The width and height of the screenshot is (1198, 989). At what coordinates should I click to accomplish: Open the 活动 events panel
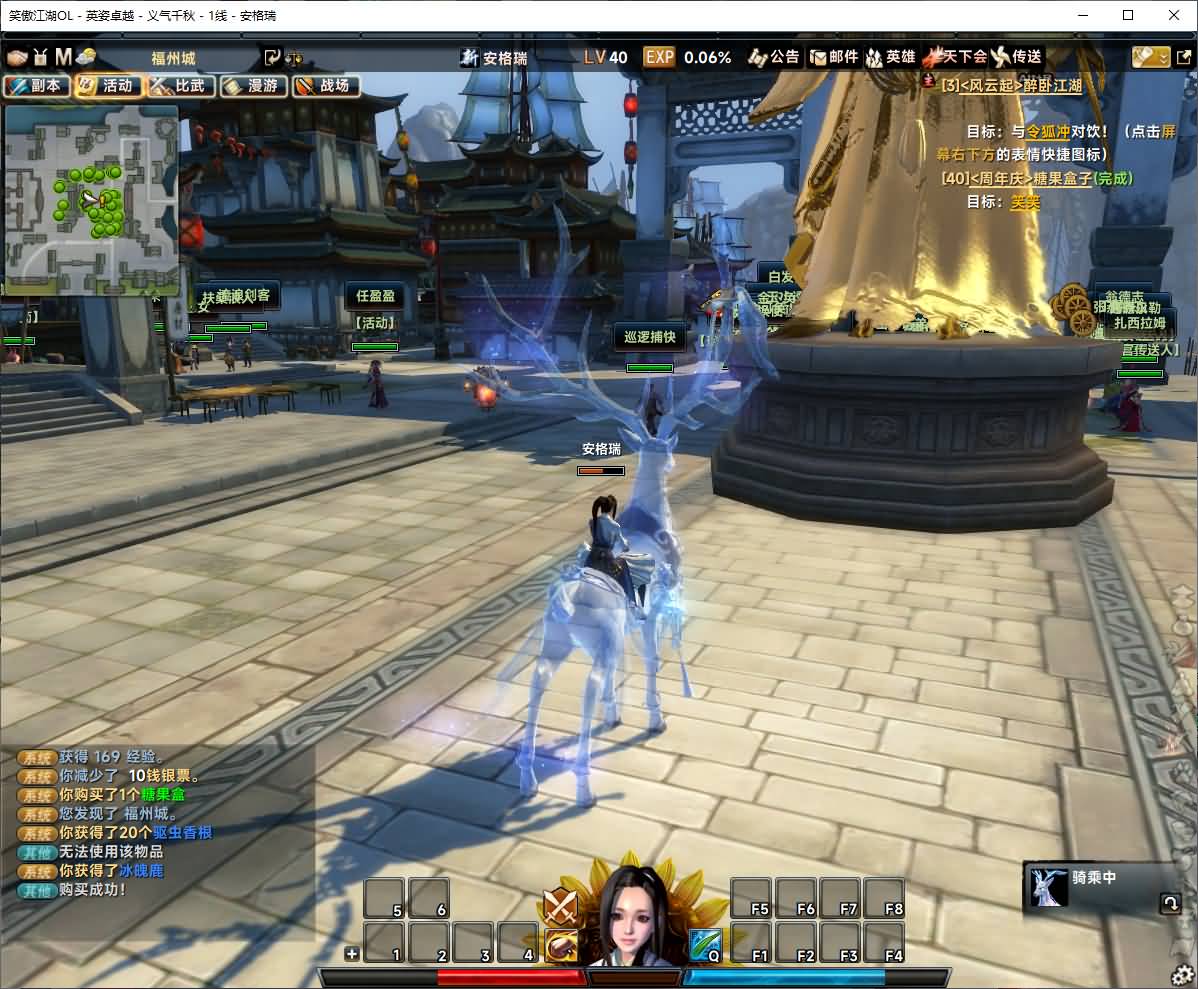coord(109,86)
